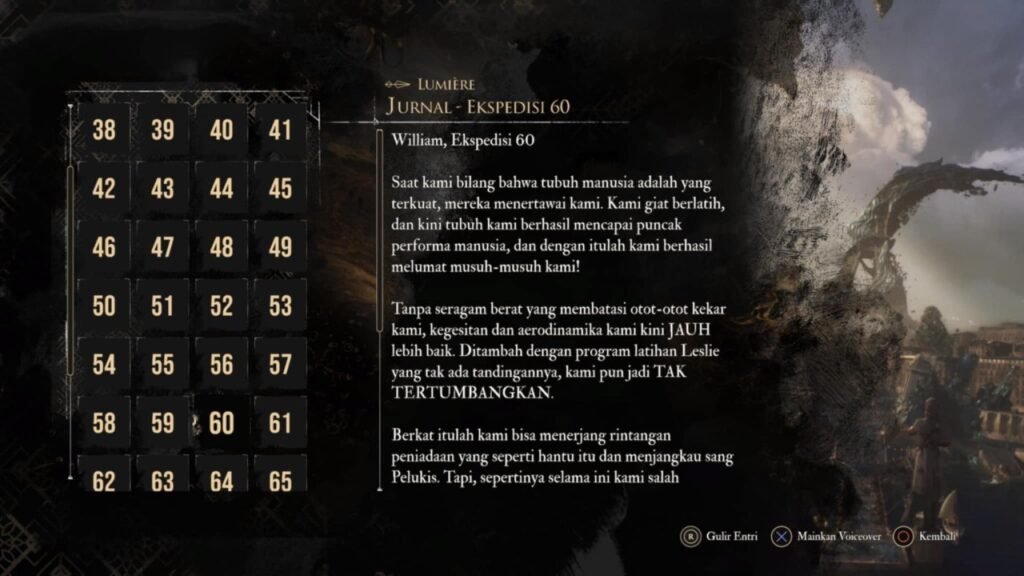
Task: Select the highlighted journal 60 tile
Action: tap(222, 423)
